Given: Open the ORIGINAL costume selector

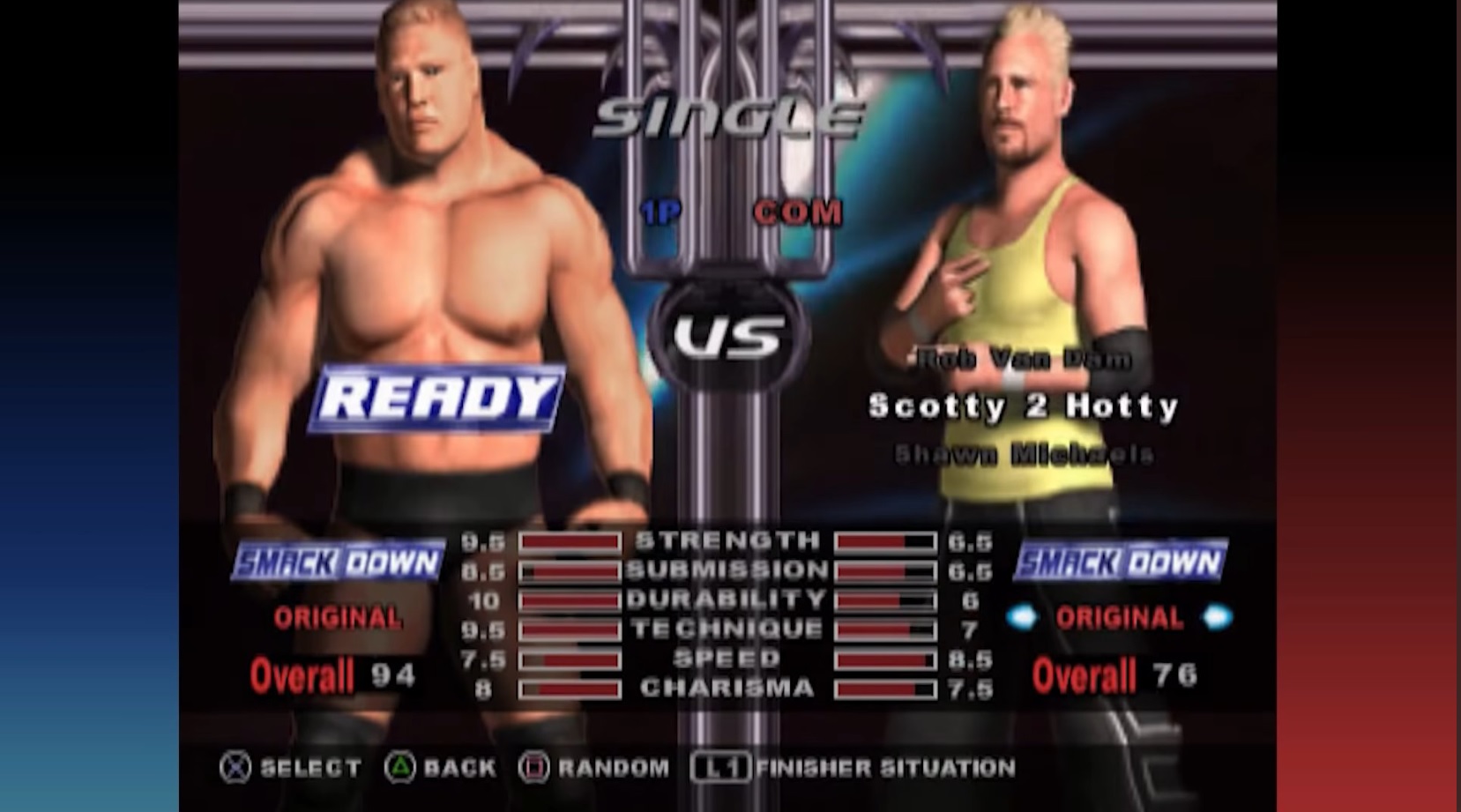Looking at the screenshot, I should [1118, 618].
